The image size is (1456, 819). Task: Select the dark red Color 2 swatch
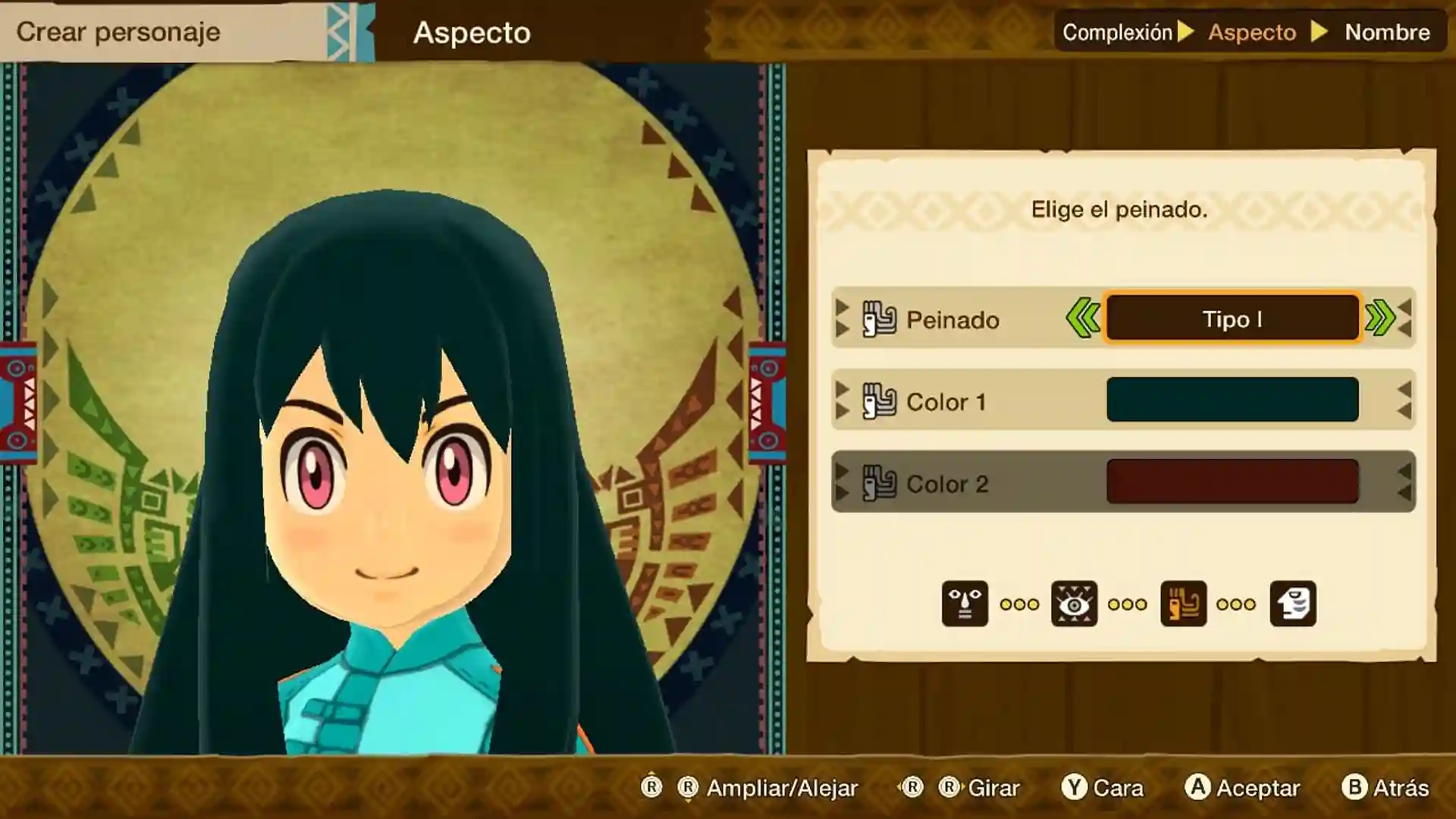pyautogui.click(x=1232, y=483)
